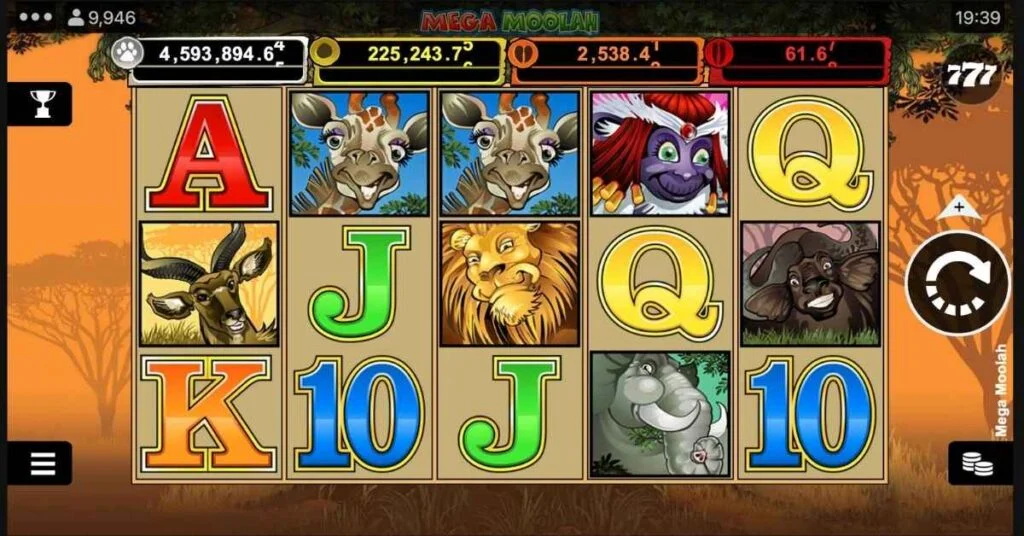Open the three-dot options in the top bar

[x=35, y=17]
